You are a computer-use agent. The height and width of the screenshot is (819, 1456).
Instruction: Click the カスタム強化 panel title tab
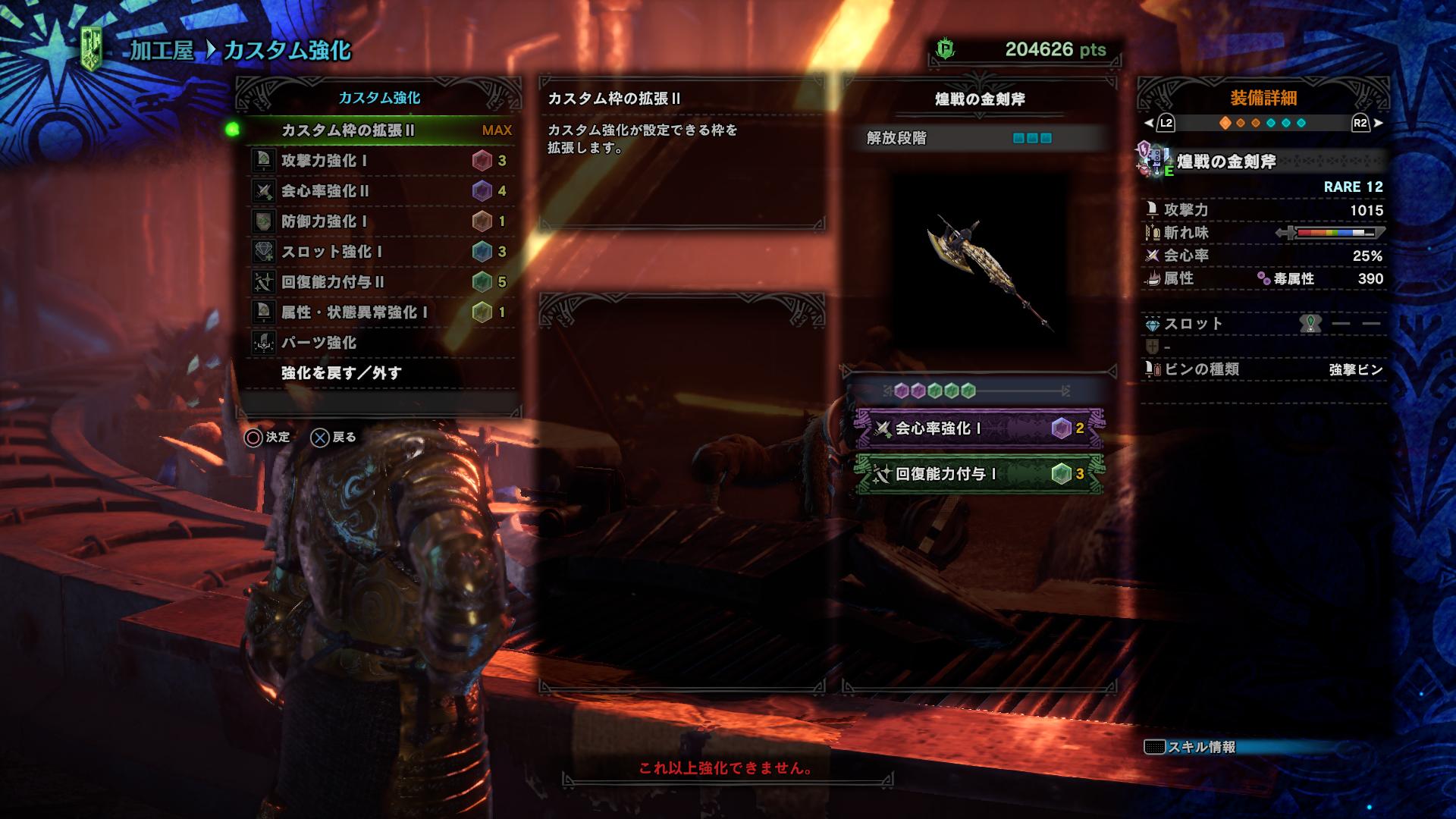tap(379, 97)
